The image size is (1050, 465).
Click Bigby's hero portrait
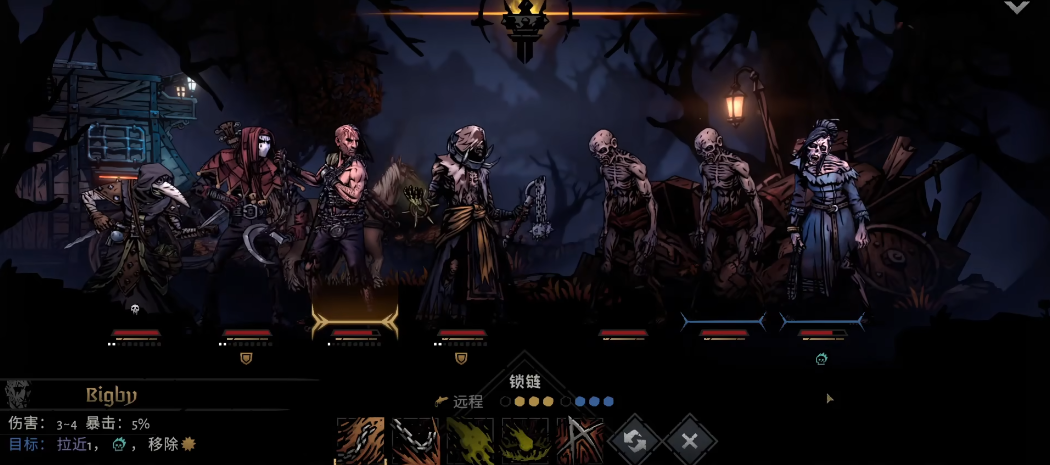tap(17, 394)
